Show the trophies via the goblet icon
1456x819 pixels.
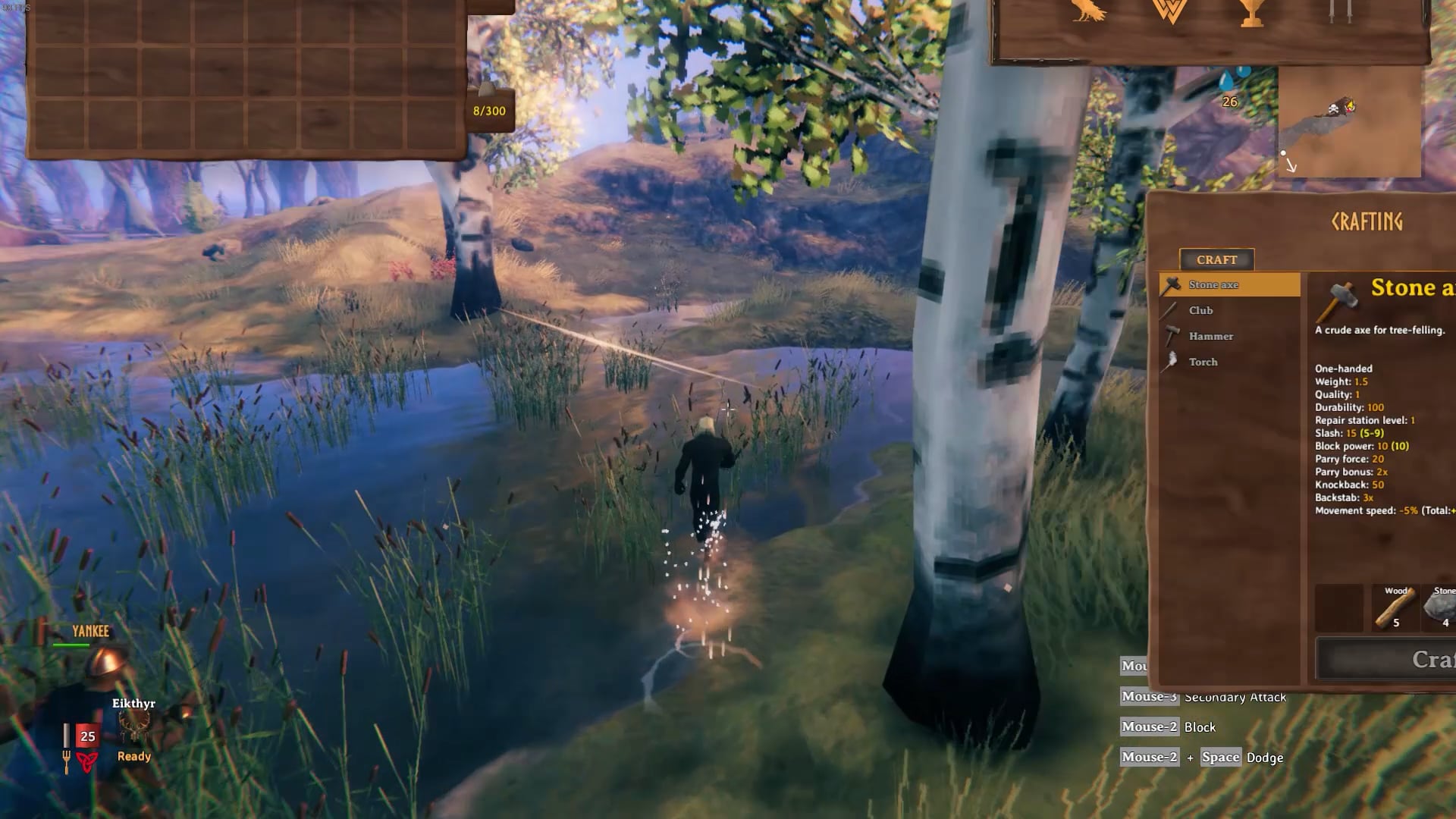click(1252, 12)
